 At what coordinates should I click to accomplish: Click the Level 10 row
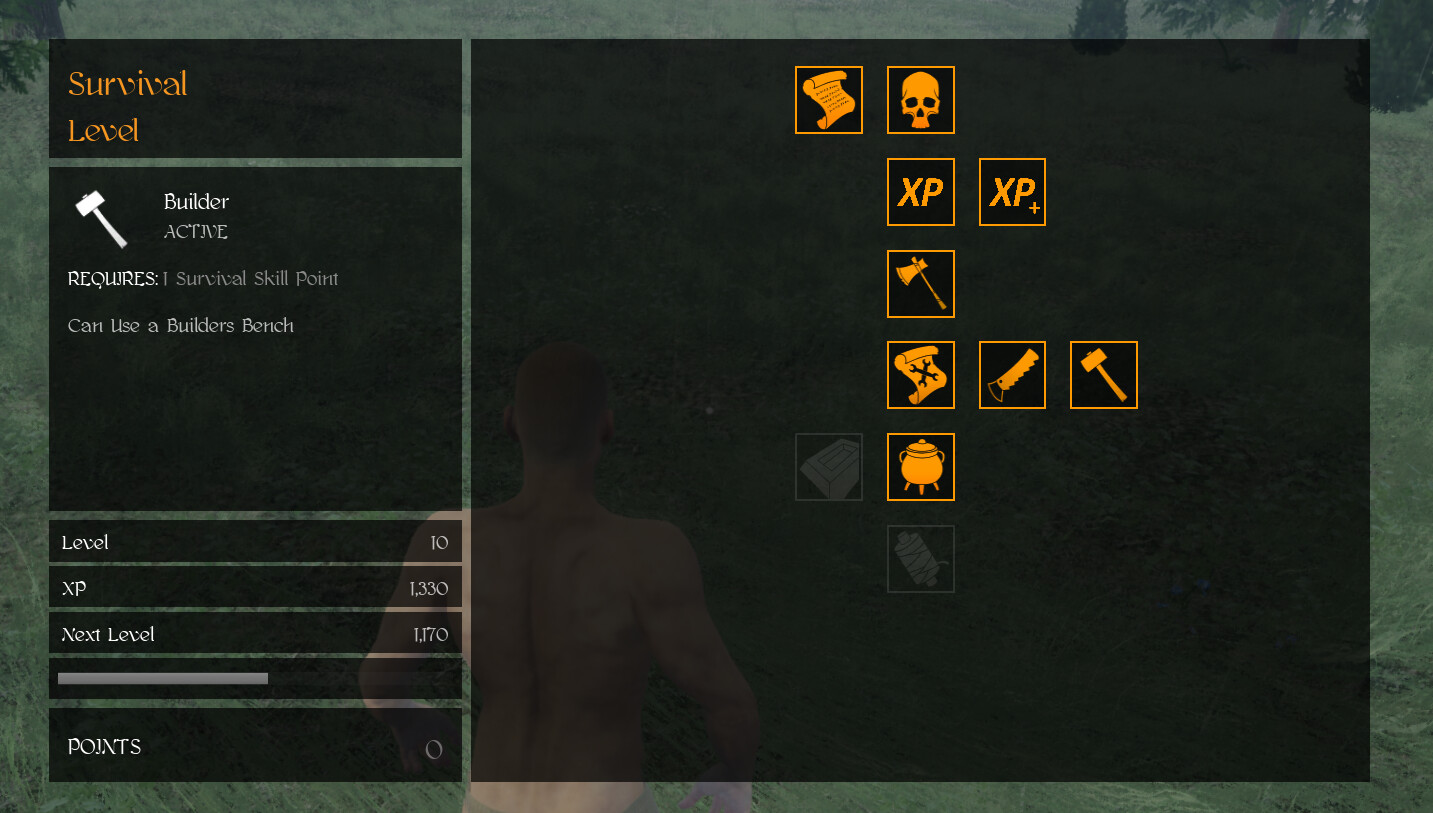coord(255,542)
